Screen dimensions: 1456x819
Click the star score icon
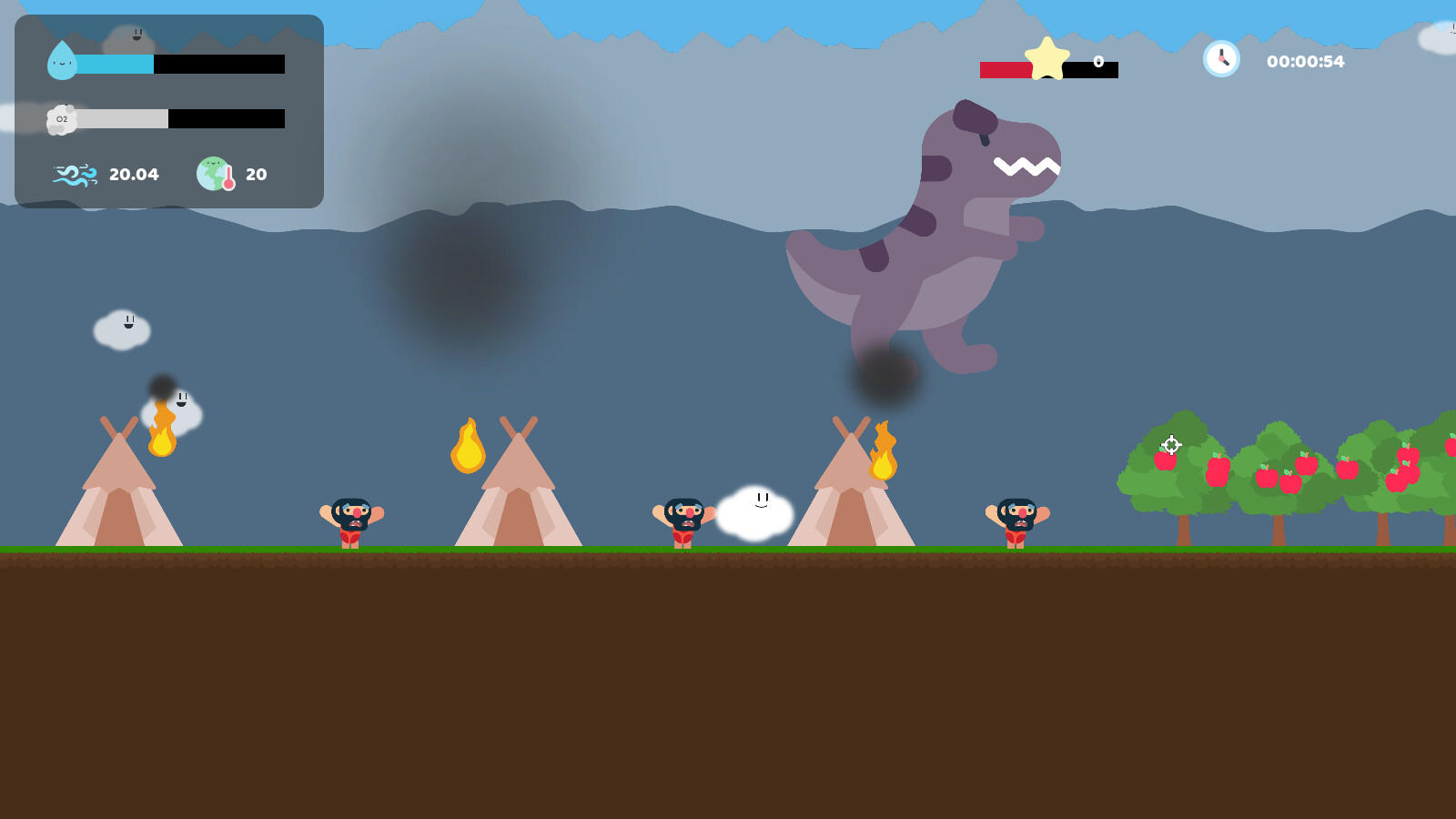(1047, 59)
